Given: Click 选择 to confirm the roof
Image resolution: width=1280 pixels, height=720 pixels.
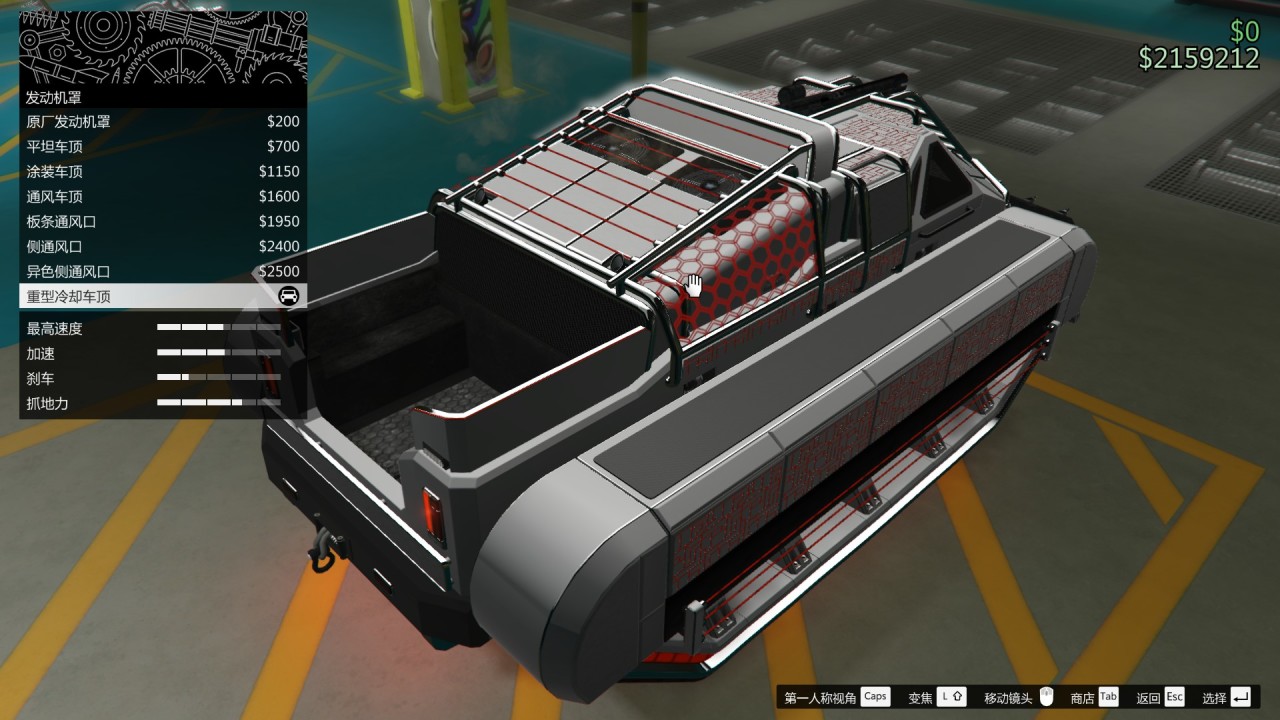Looking at the screenshot, I should (1213, 696).
